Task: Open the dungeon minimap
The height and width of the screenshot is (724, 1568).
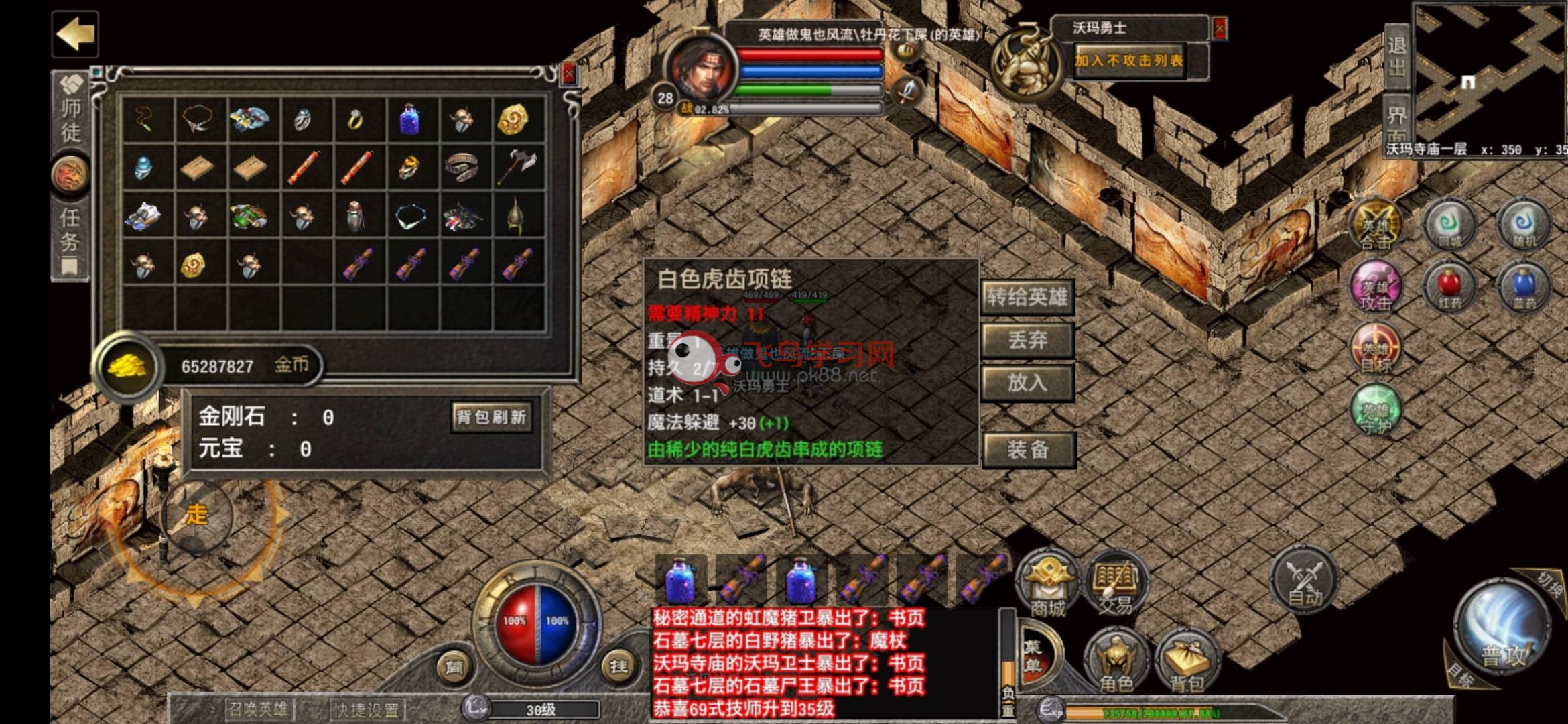Action: 1490,74
